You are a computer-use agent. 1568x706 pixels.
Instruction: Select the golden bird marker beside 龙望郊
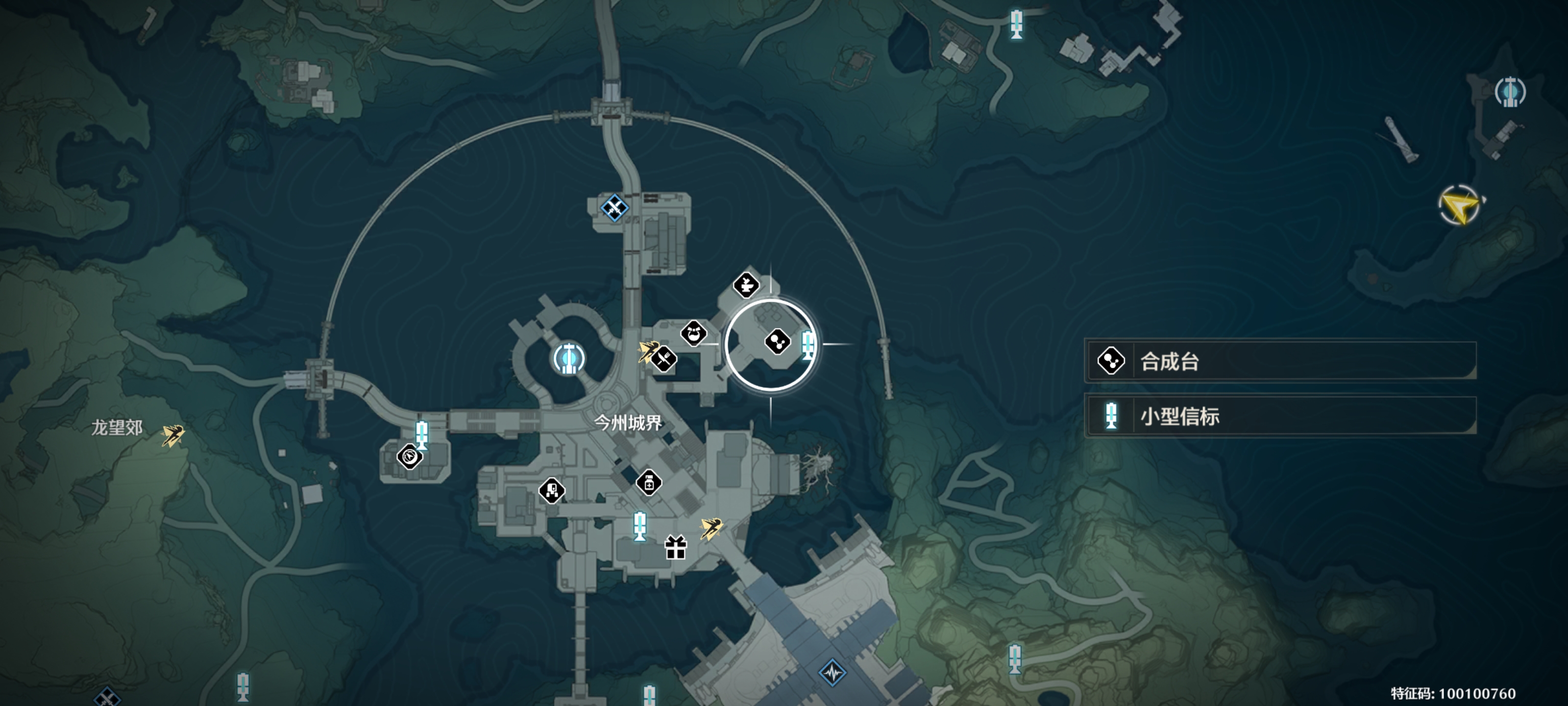pos(173,435)
